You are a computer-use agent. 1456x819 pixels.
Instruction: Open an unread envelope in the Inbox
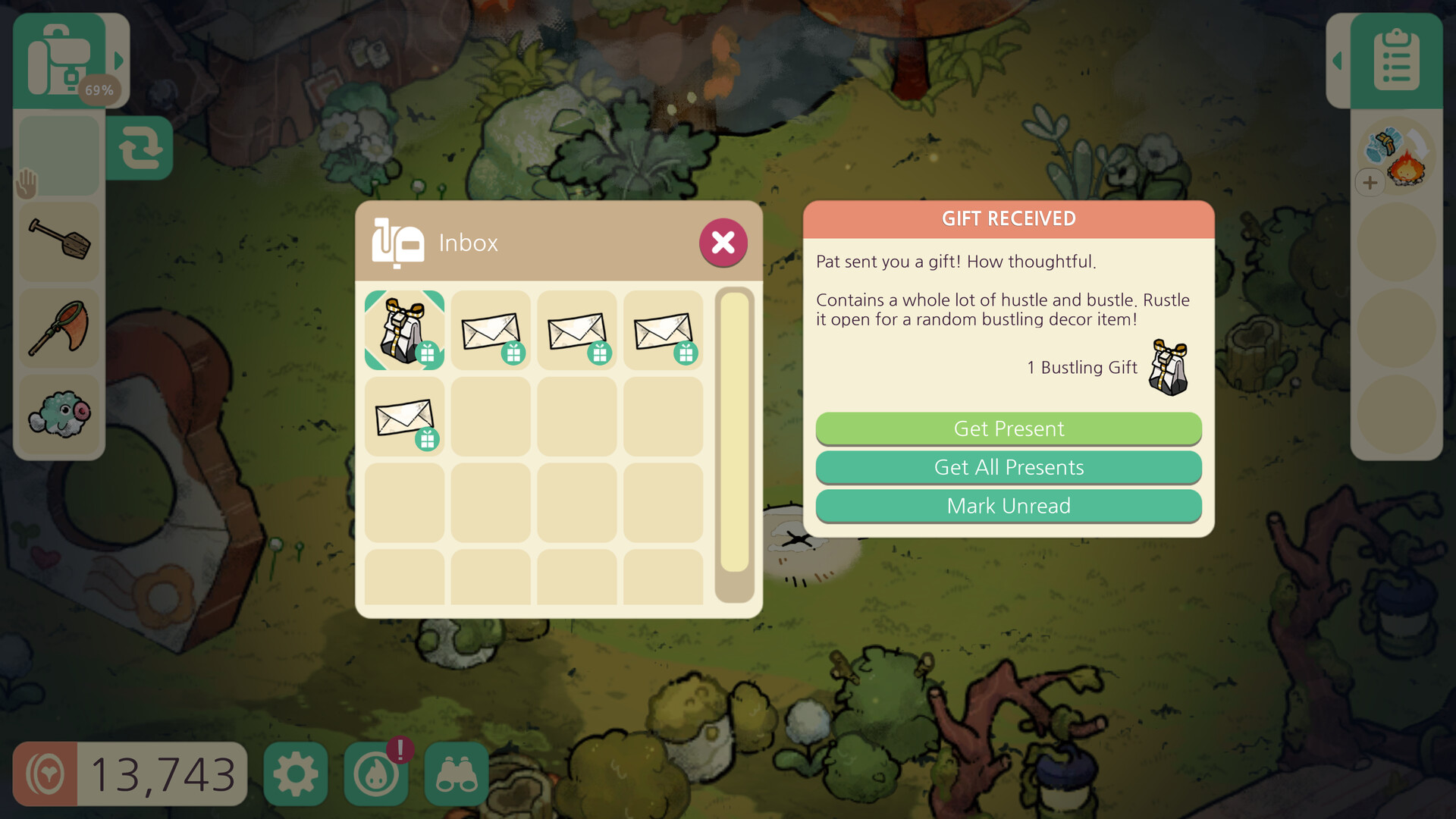(x=491, y=329)
